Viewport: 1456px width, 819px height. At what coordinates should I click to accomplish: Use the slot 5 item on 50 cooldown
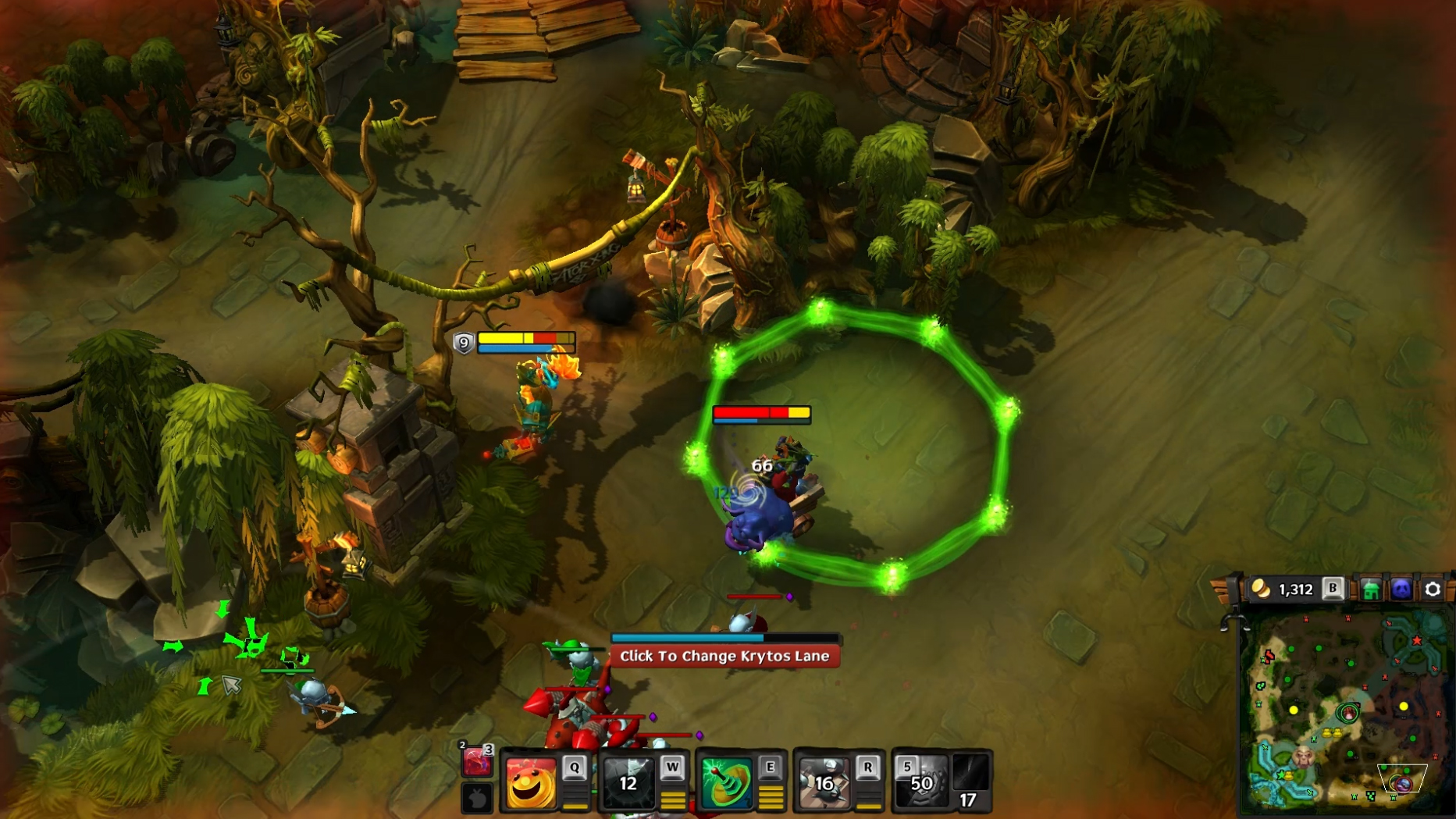(920, 782)
